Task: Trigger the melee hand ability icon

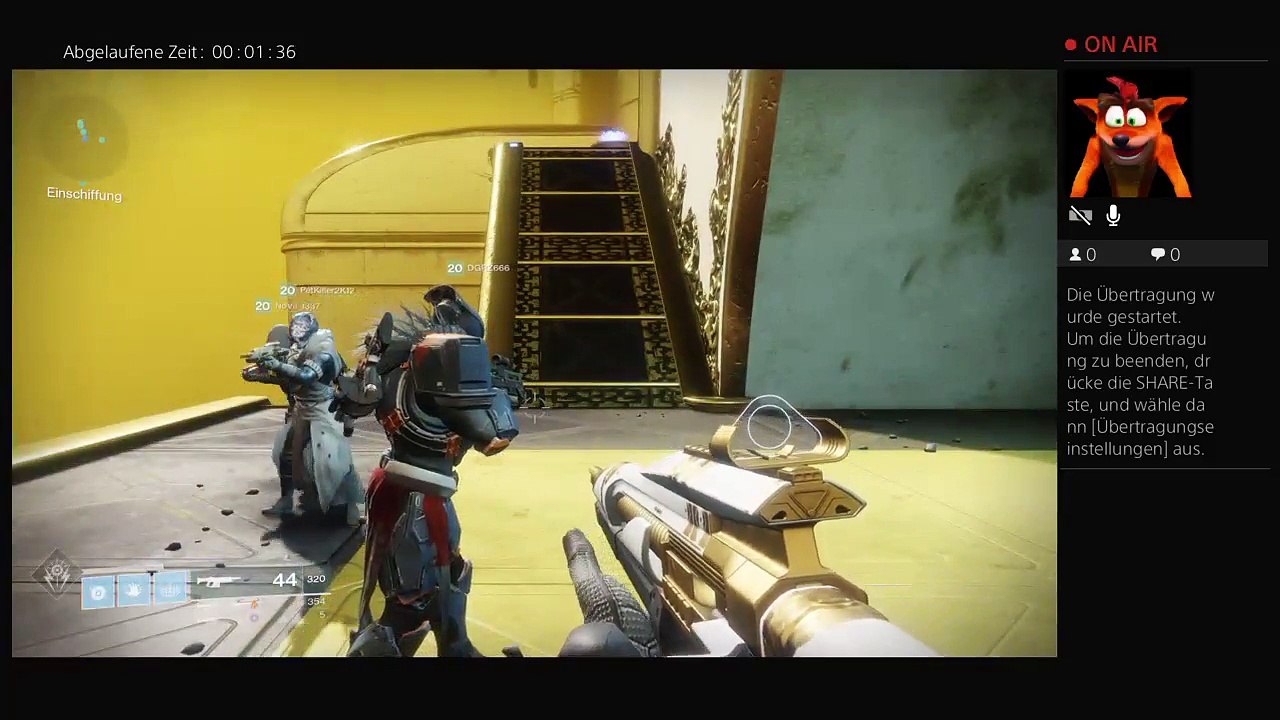Action: 134,592
